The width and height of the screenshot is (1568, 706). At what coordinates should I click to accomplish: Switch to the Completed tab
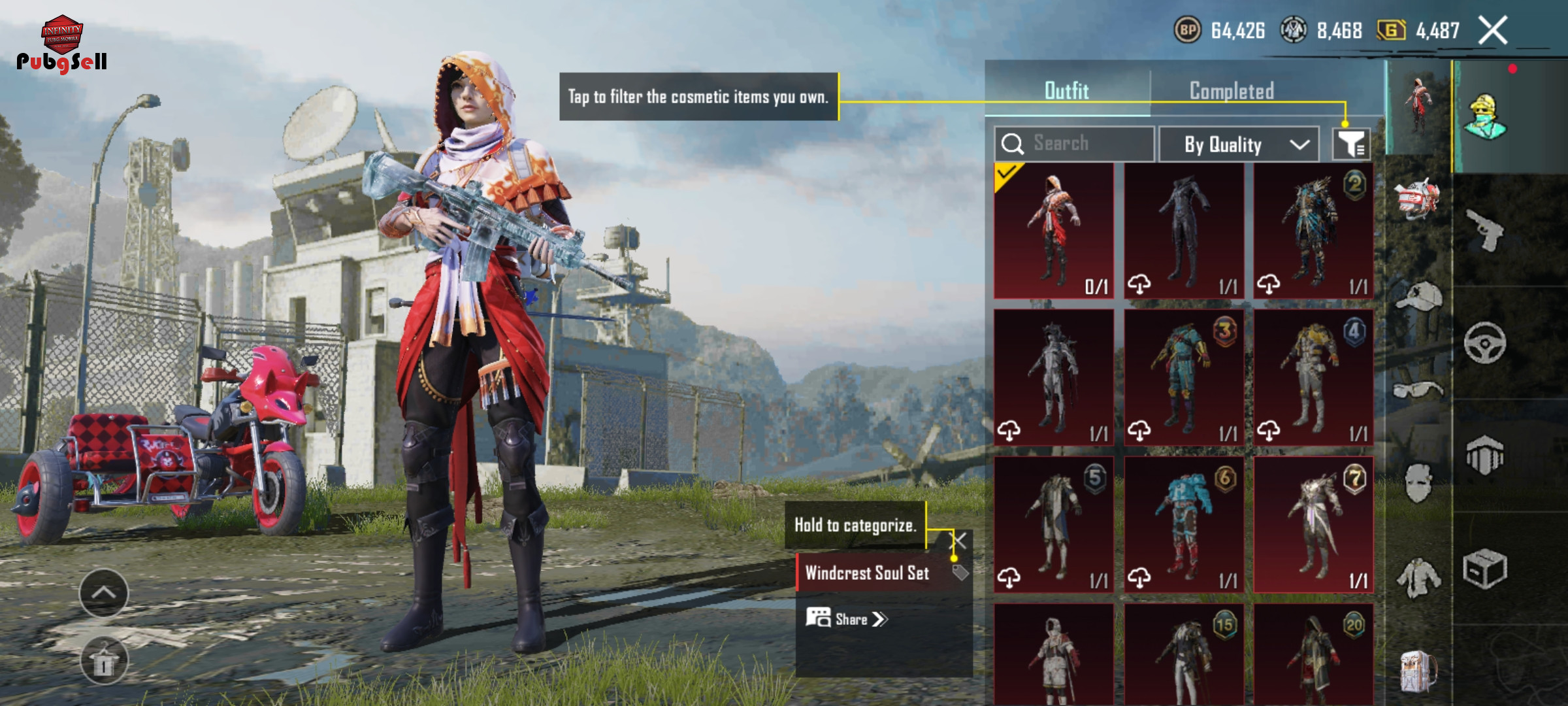point(1232,91)
